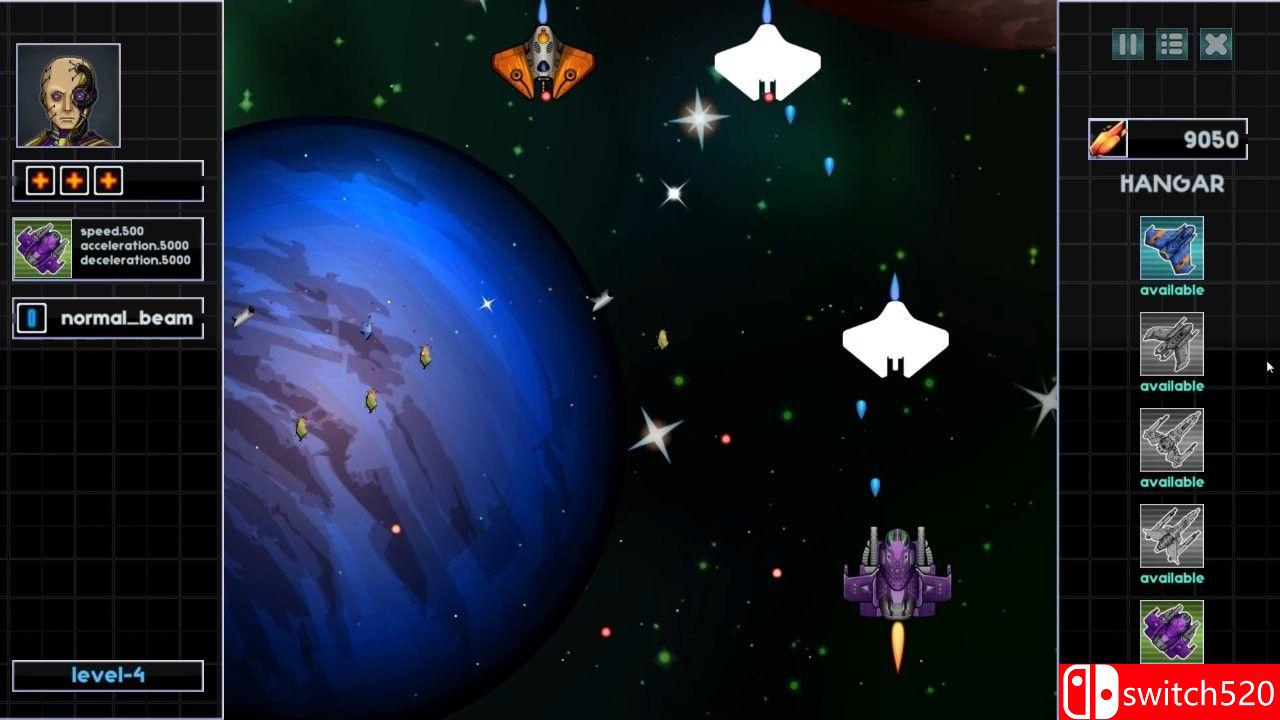Screen dimensions: 1280x720
Task: Click the pause game icon
Action: (1126, 45)
